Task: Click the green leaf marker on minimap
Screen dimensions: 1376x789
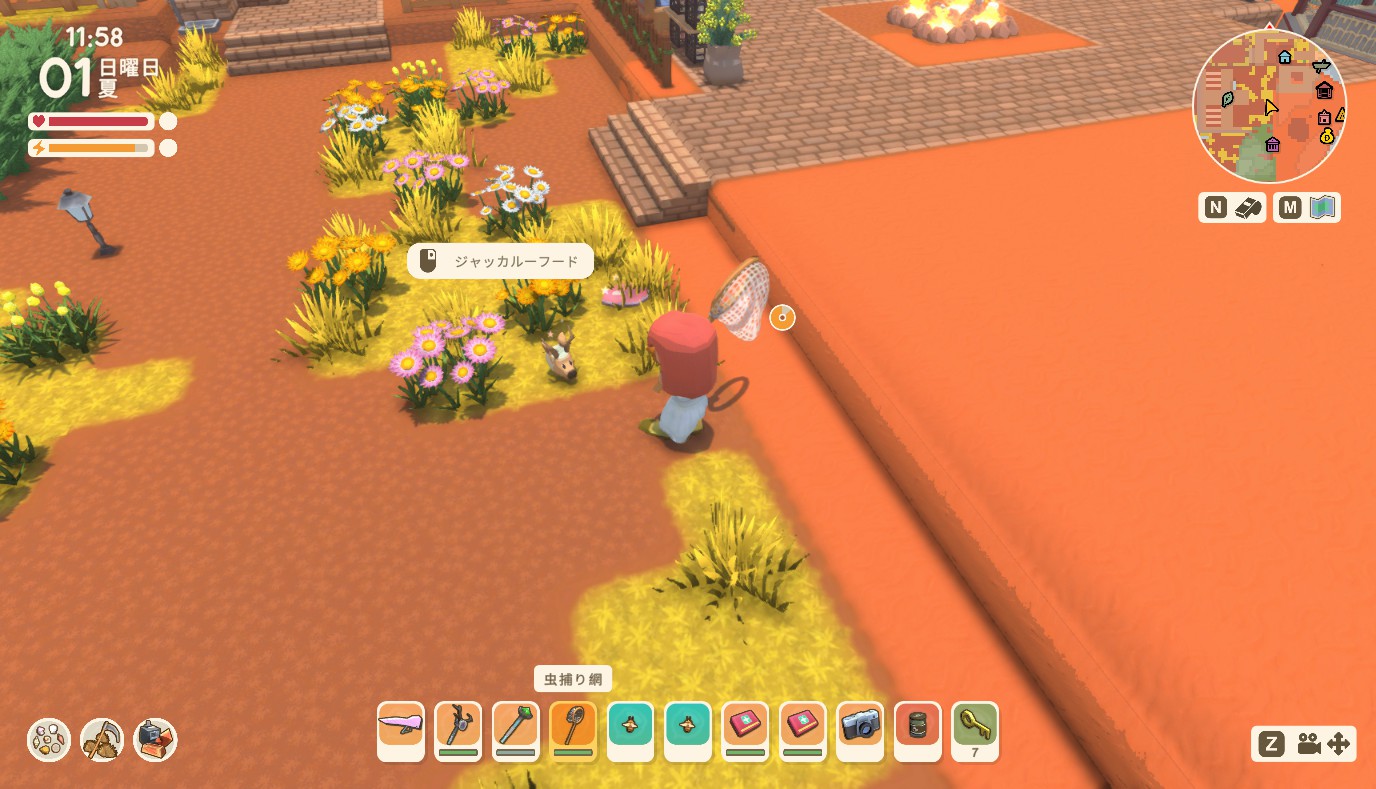Action: click(1228, 99)
